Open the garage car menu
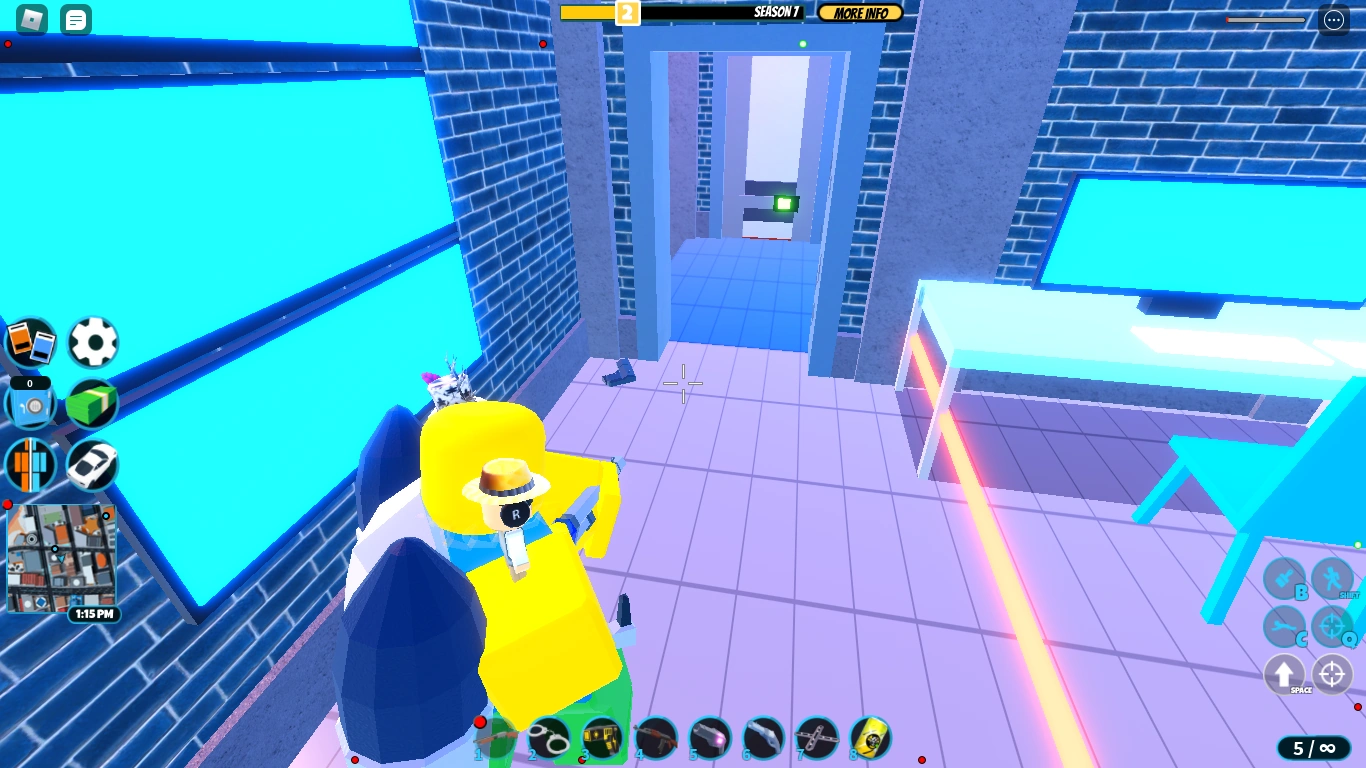This screenshot has height=768, width=1366. 92,464
